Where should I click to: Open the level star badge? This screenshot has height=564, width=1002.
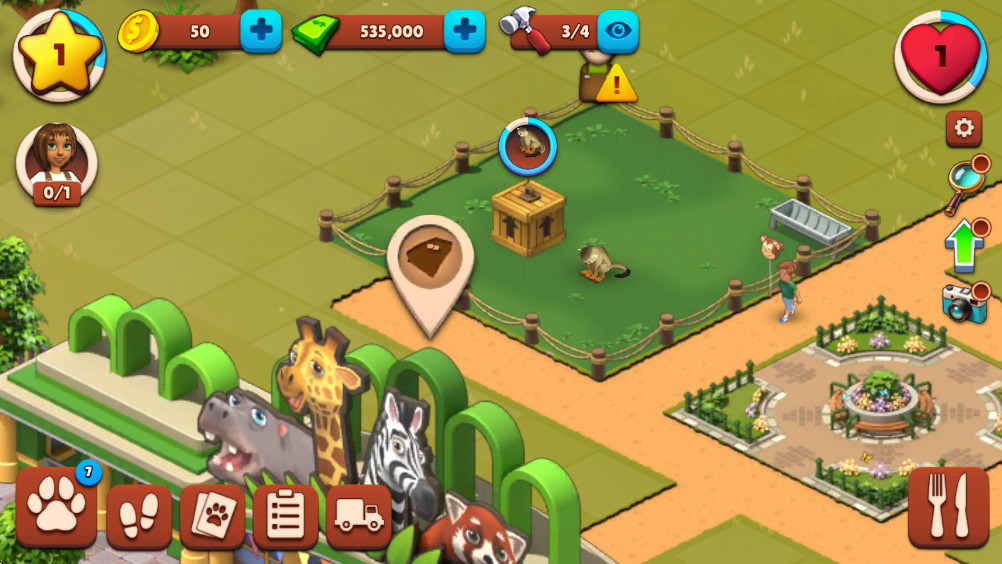(x=59, y=55)
